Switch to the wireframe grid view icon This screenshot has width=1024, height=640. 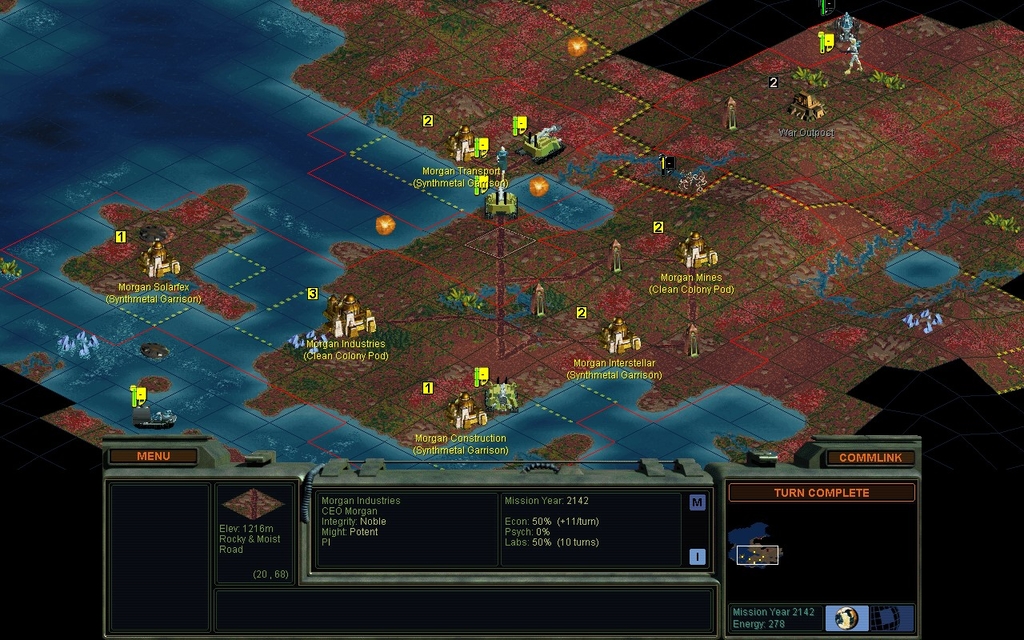[x=885, y=618]
